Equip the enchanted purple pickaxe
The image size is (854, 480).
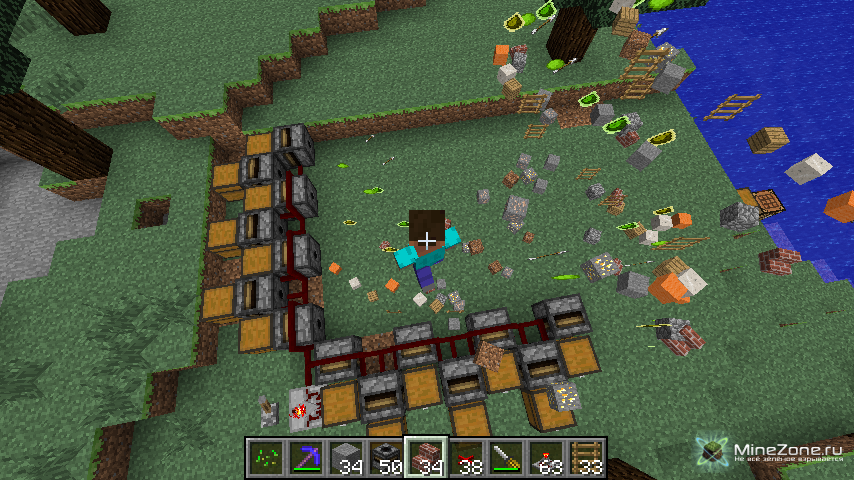(304, 456)
